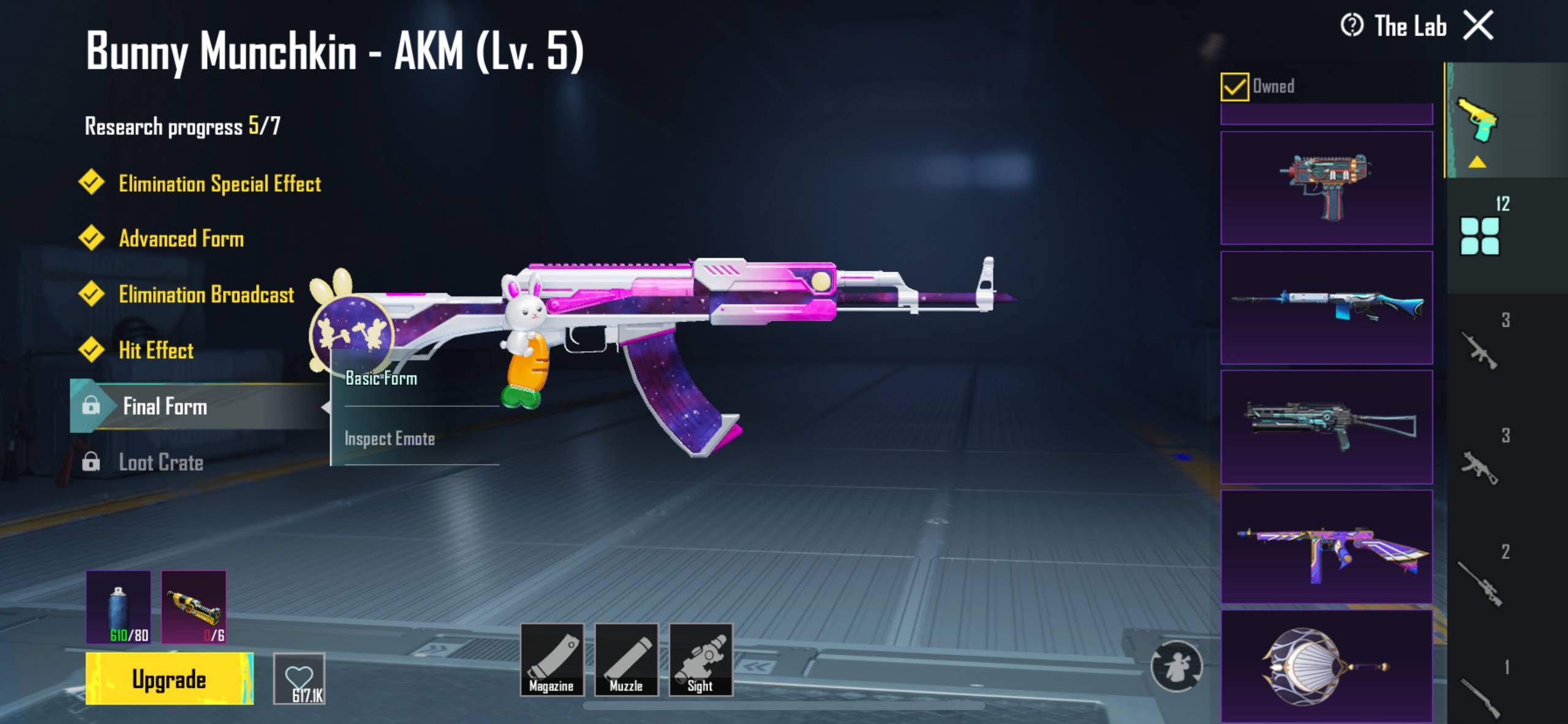Activate the round emote preview button
Image resolution: width=1568 pixels, height=724 pixels.
click(x=1176, y=666)
